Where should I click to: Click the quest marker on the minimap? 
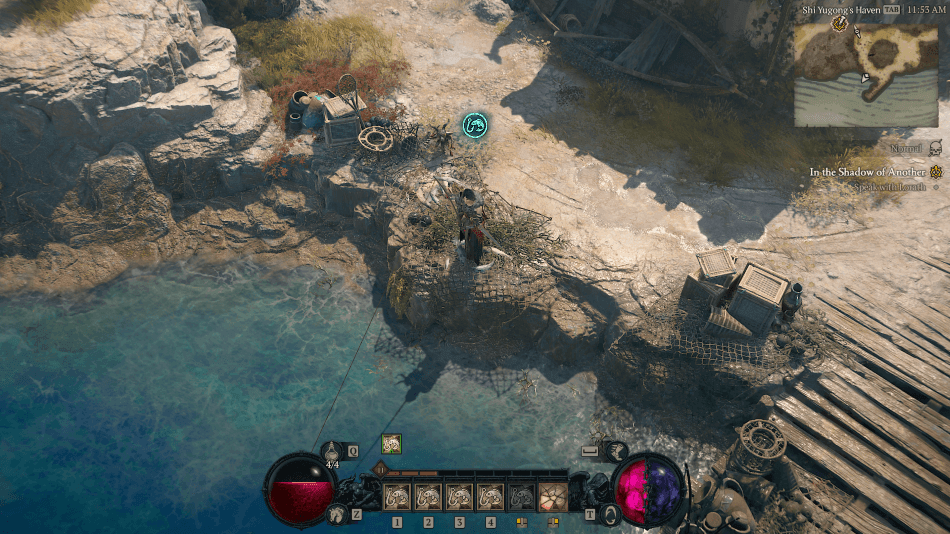pos(840,23)
